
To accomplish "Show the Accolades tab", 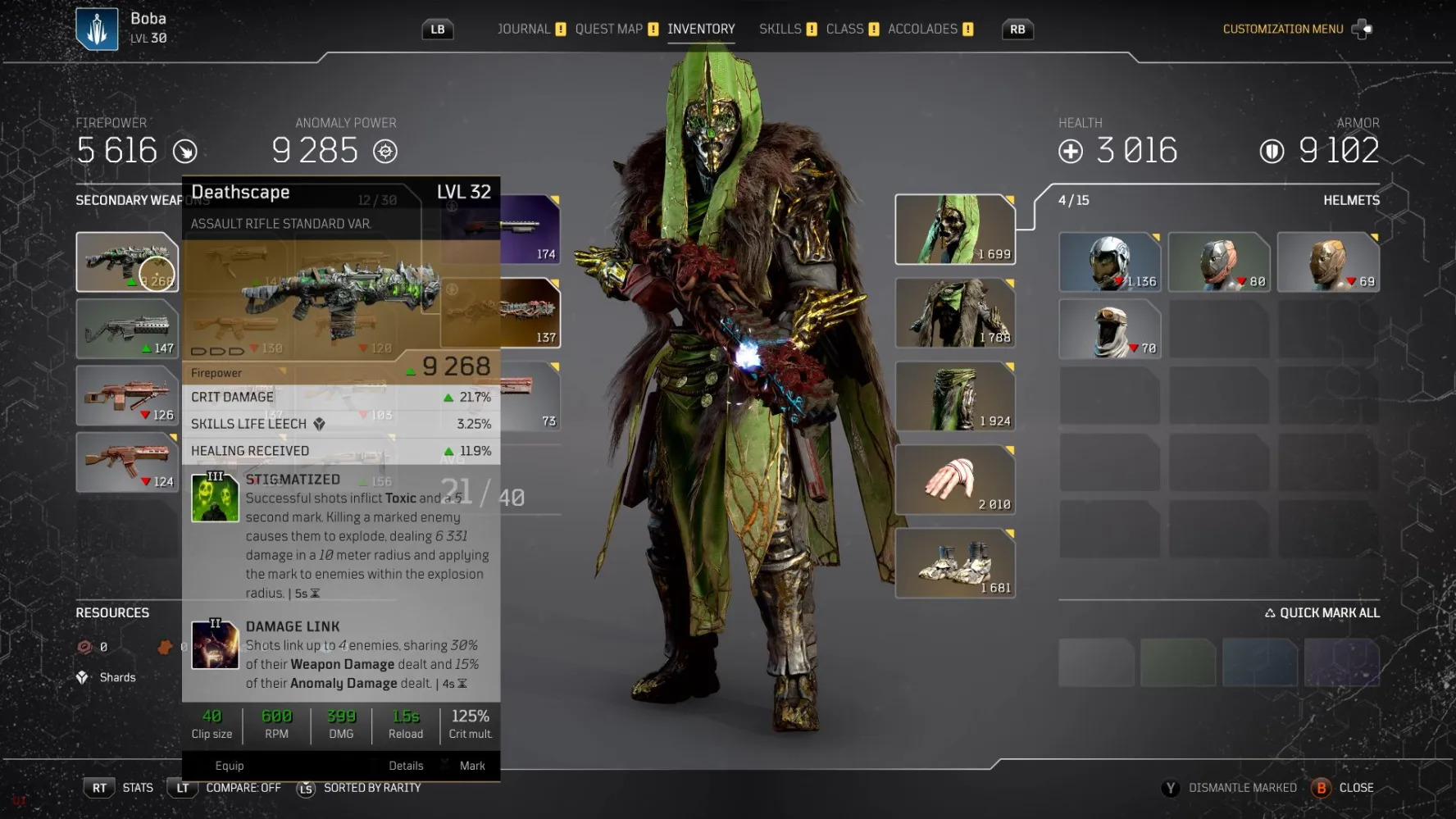I will tap(922, 30).
